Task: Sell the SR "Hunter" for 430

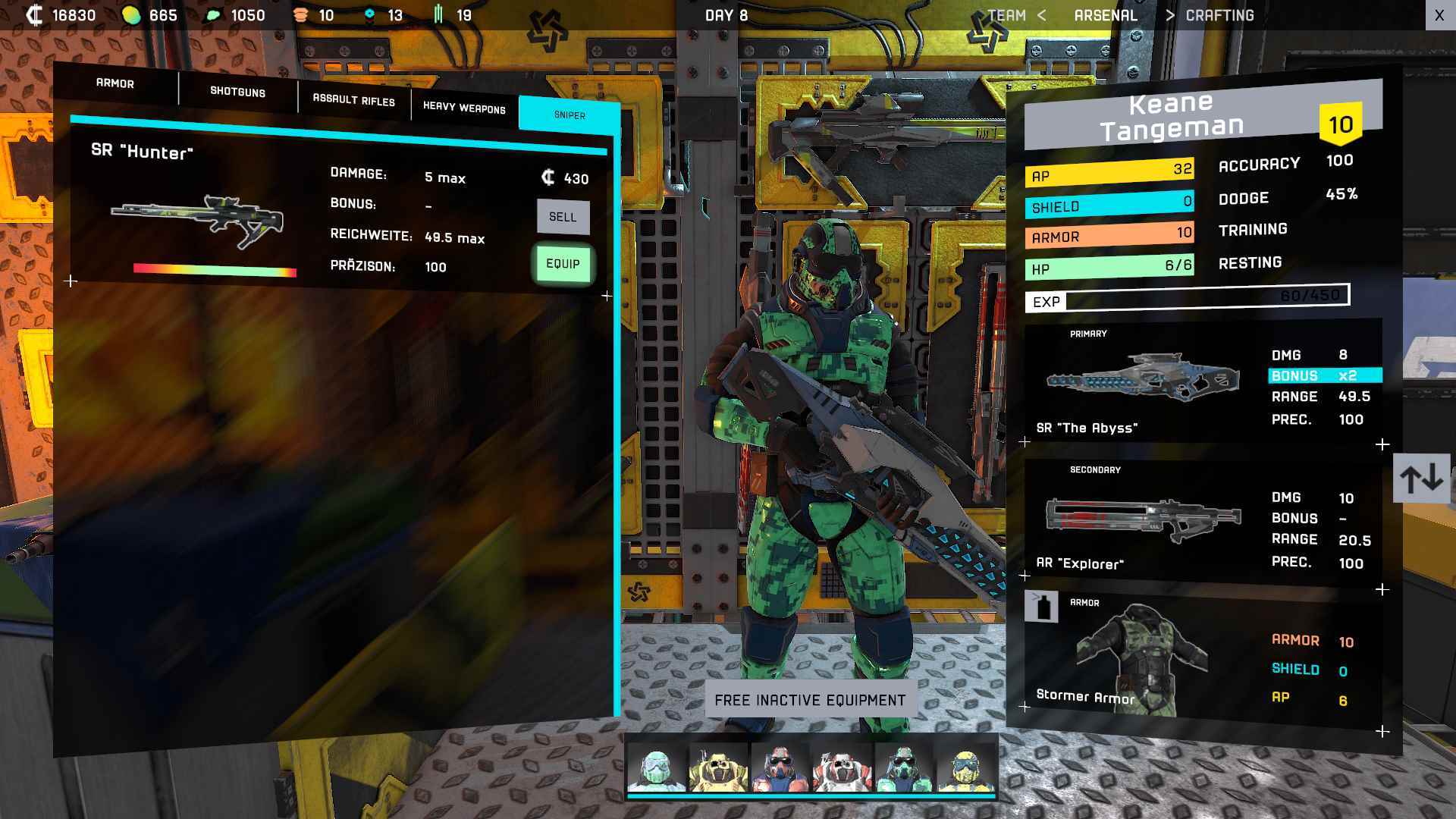Action: pyautogui.click(x=563, y=217)
